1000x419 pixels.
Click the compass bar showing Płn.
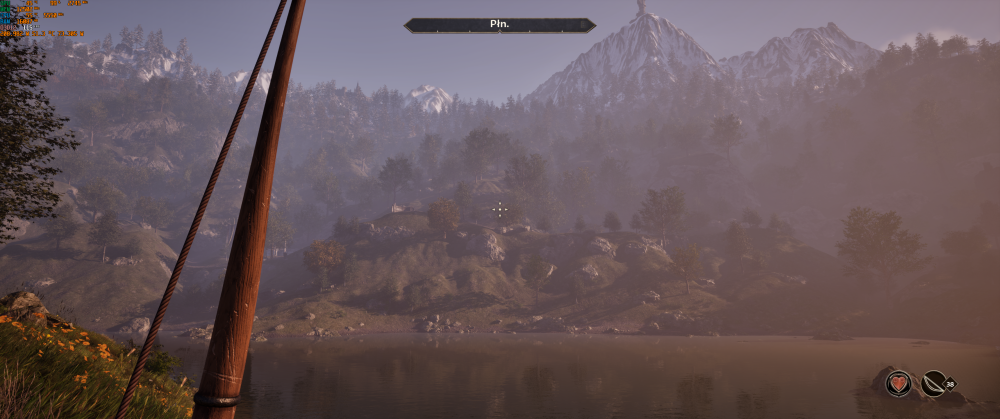(500, 25)
